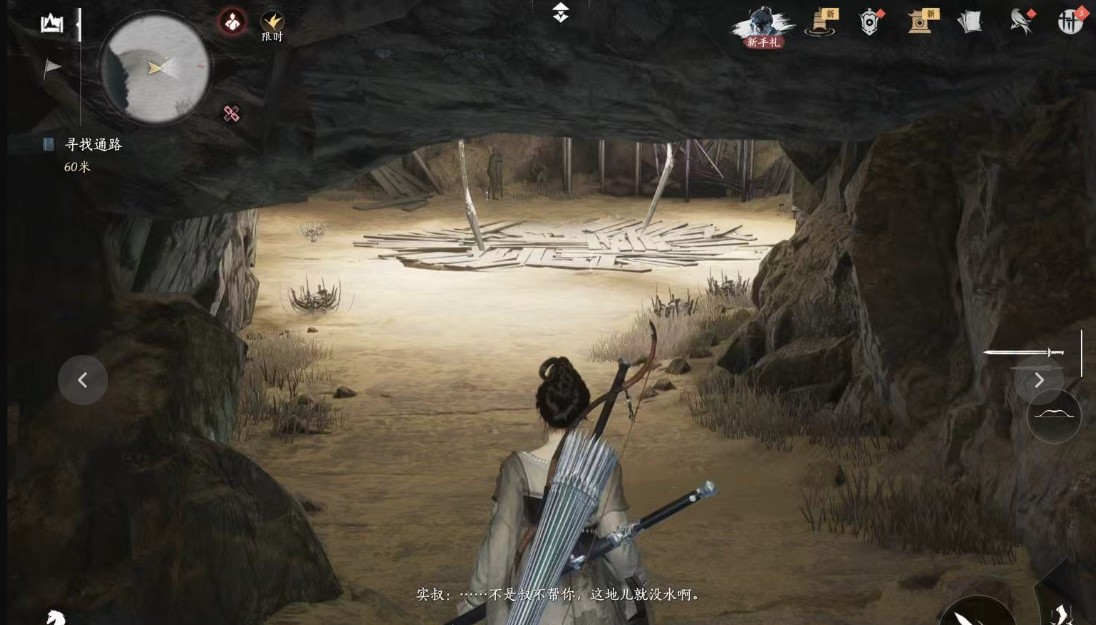
Task: Open the stacked paper sheets icon
Action: click(969, 22)
